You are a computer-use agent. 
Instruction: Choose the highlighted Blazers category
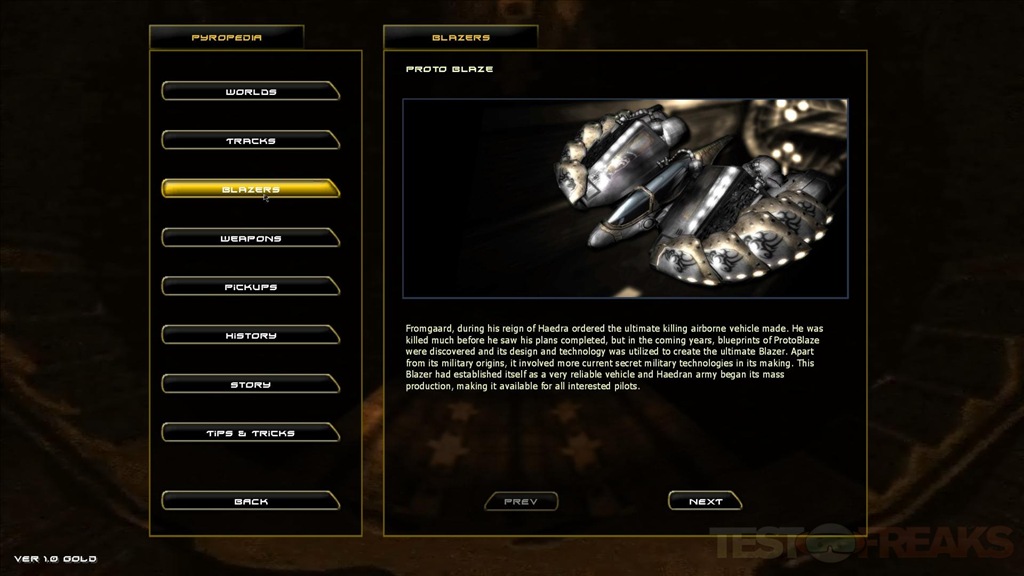point(250,189)
